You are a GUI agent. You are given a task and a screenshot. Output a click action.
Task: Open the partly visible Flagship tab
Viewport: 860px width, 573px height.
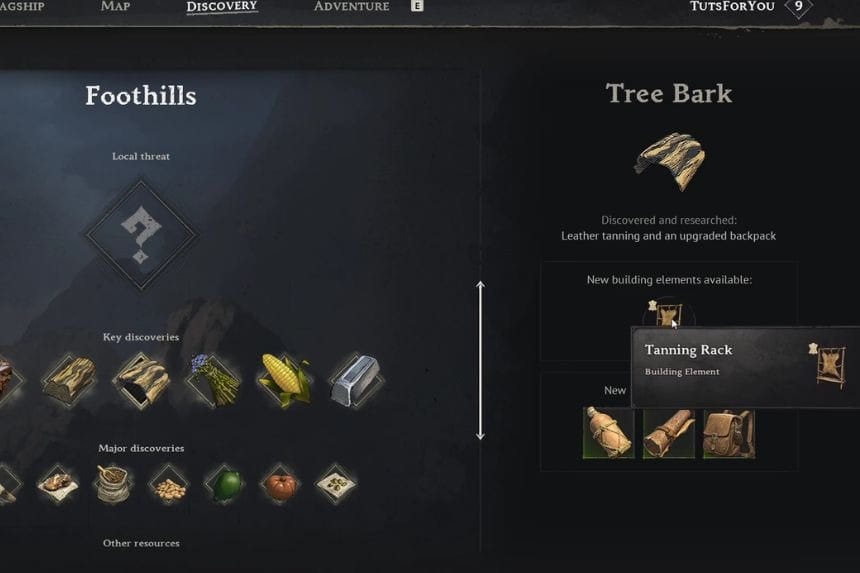(x=21, y=7)
